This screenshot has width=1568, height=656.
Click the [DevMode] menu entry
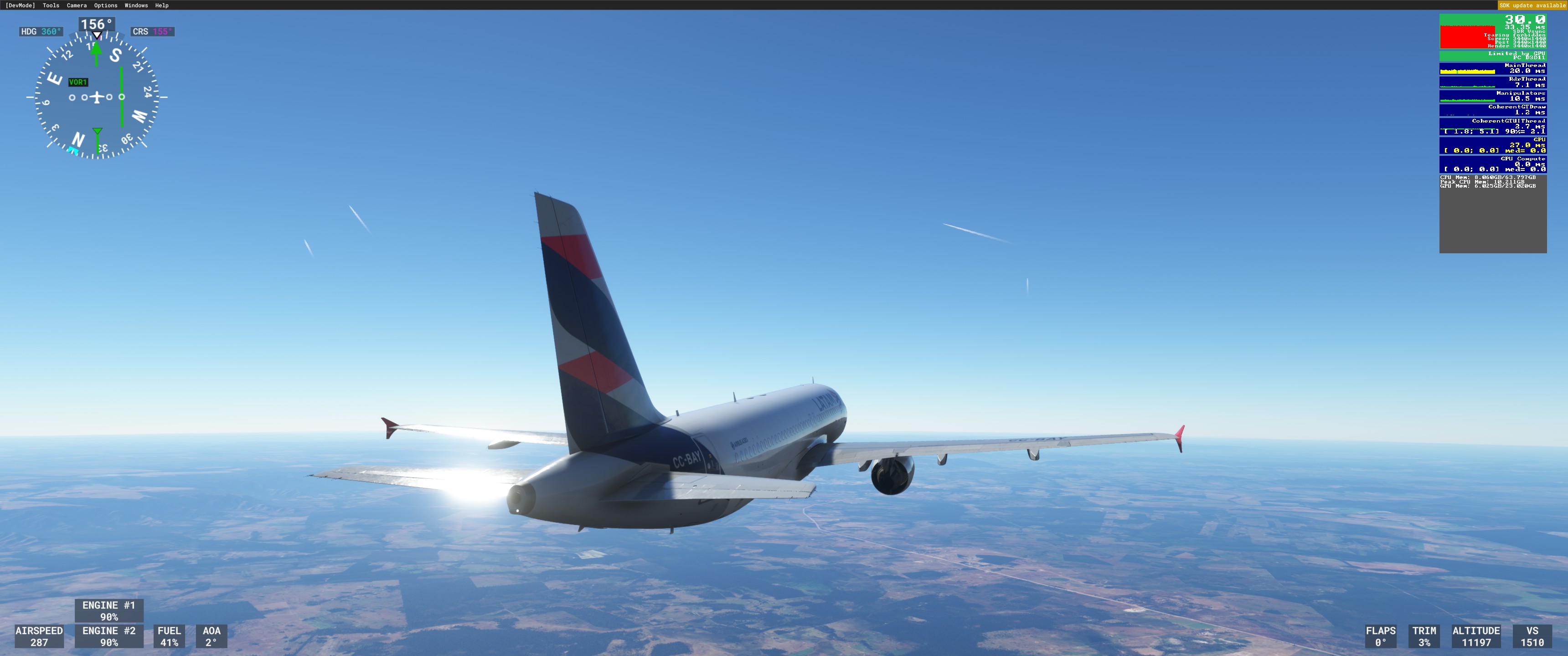pos(20,5)
